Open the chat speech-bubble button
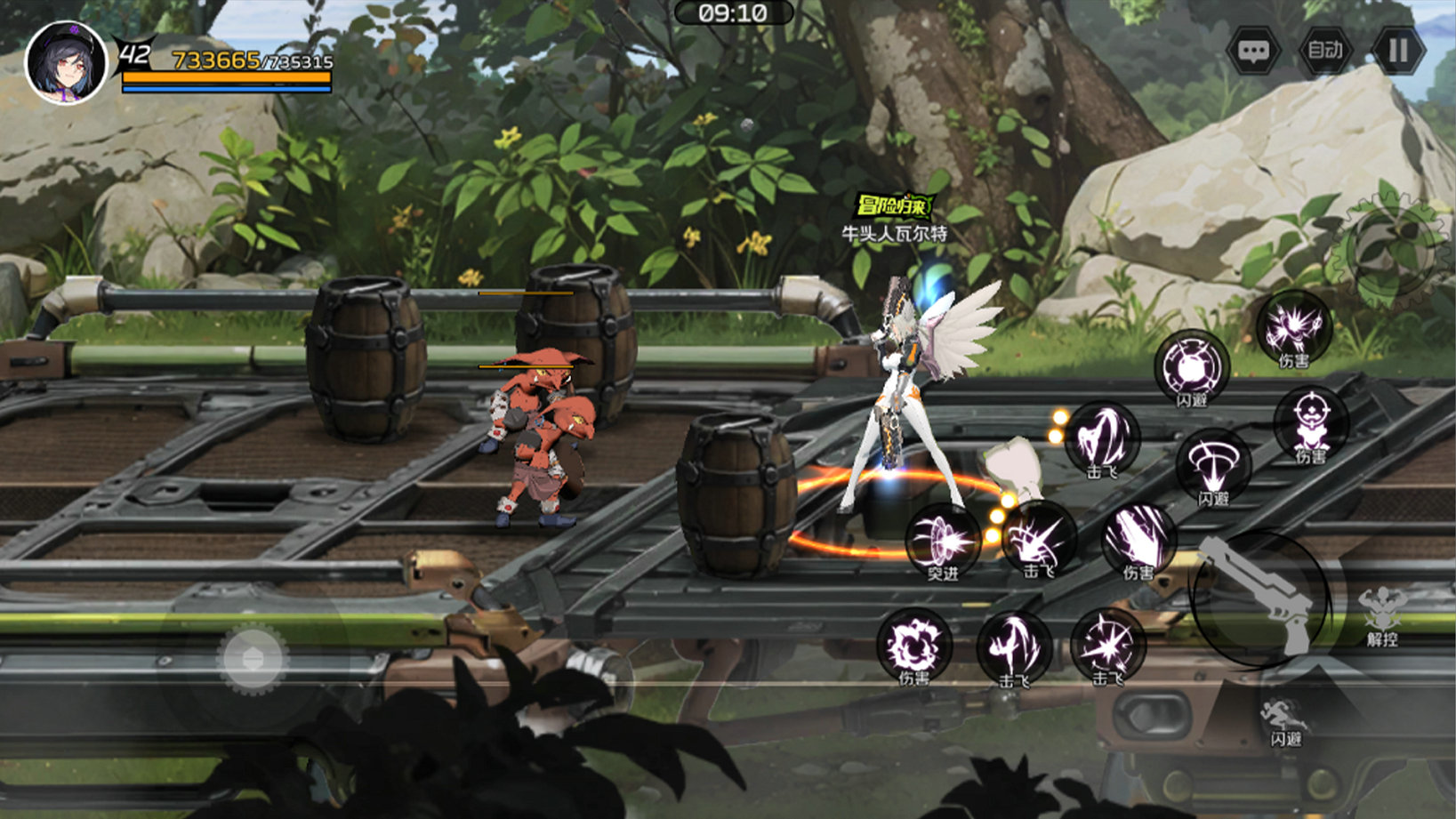This screenshot has width=1456, height=819. (1253, 51)
